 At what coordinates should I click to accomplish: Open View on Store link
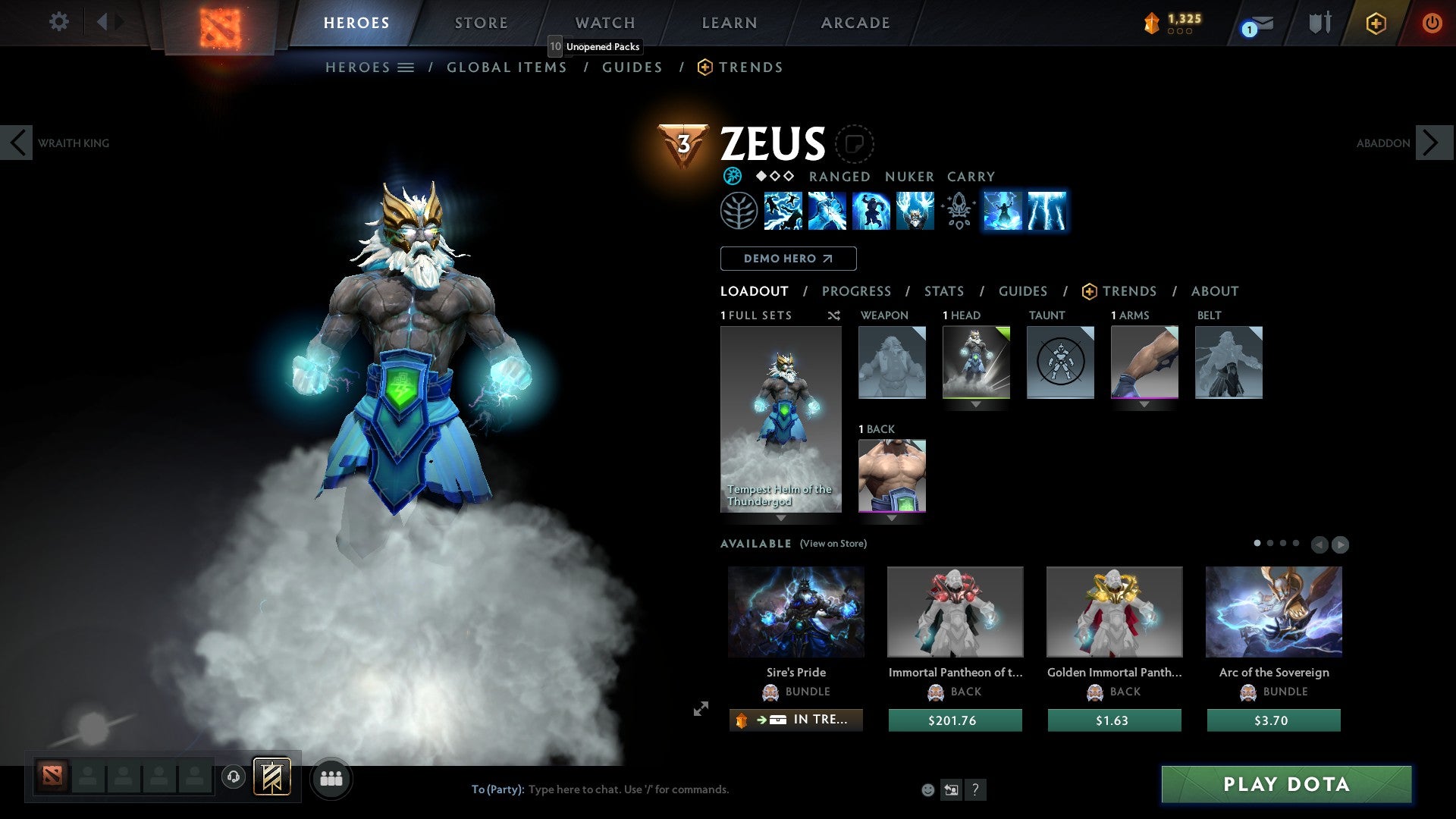[833, 544]
